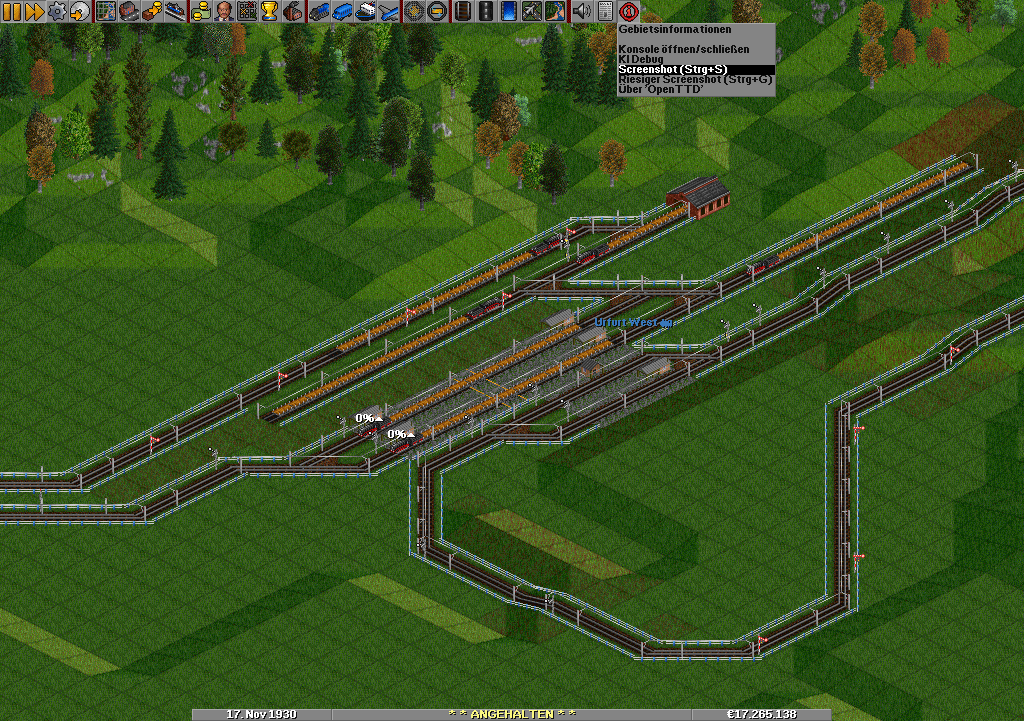Open the save/load disk menu
This screenshot has height=721, width=1024.
point(79,12)
